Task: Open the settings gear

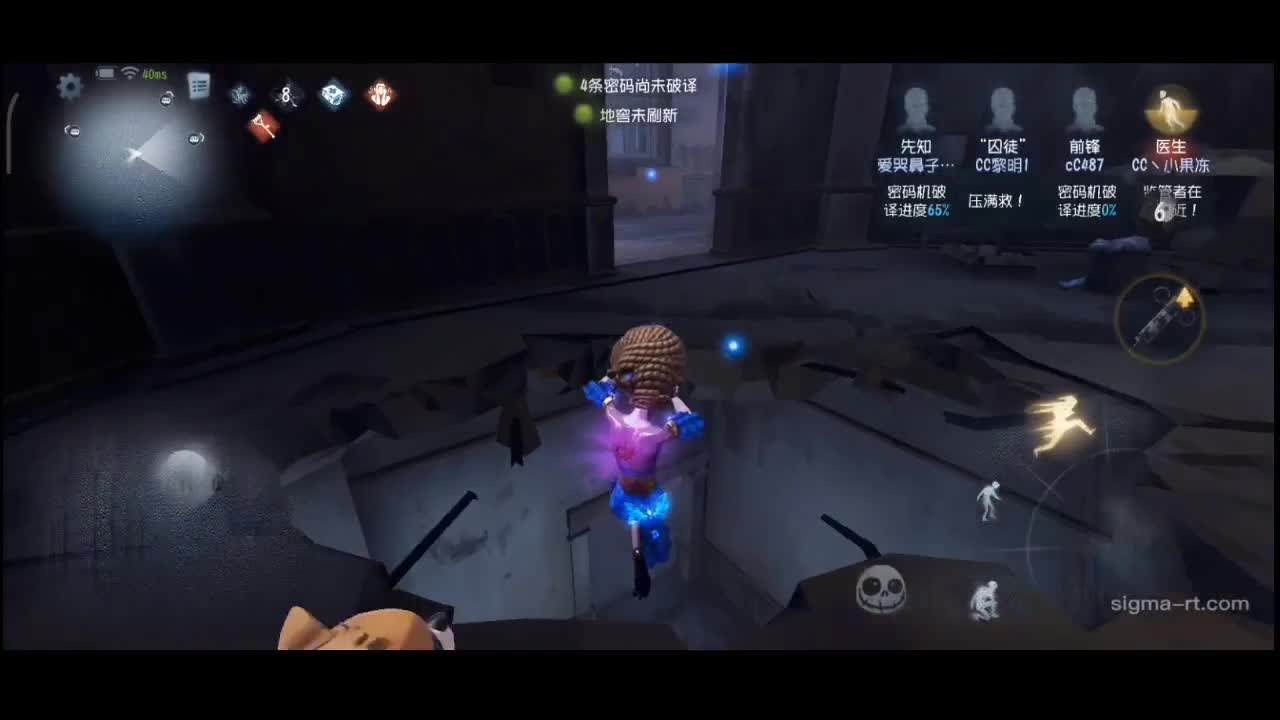Action: click(68, 88)
